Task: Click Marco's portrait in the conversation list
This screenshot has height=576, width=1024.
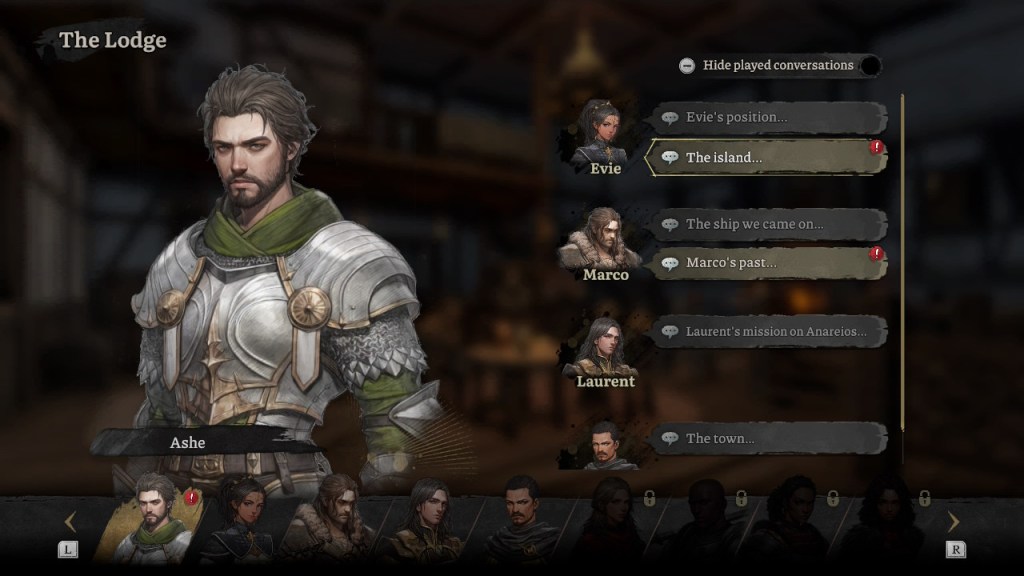Action: click(605, 240)
